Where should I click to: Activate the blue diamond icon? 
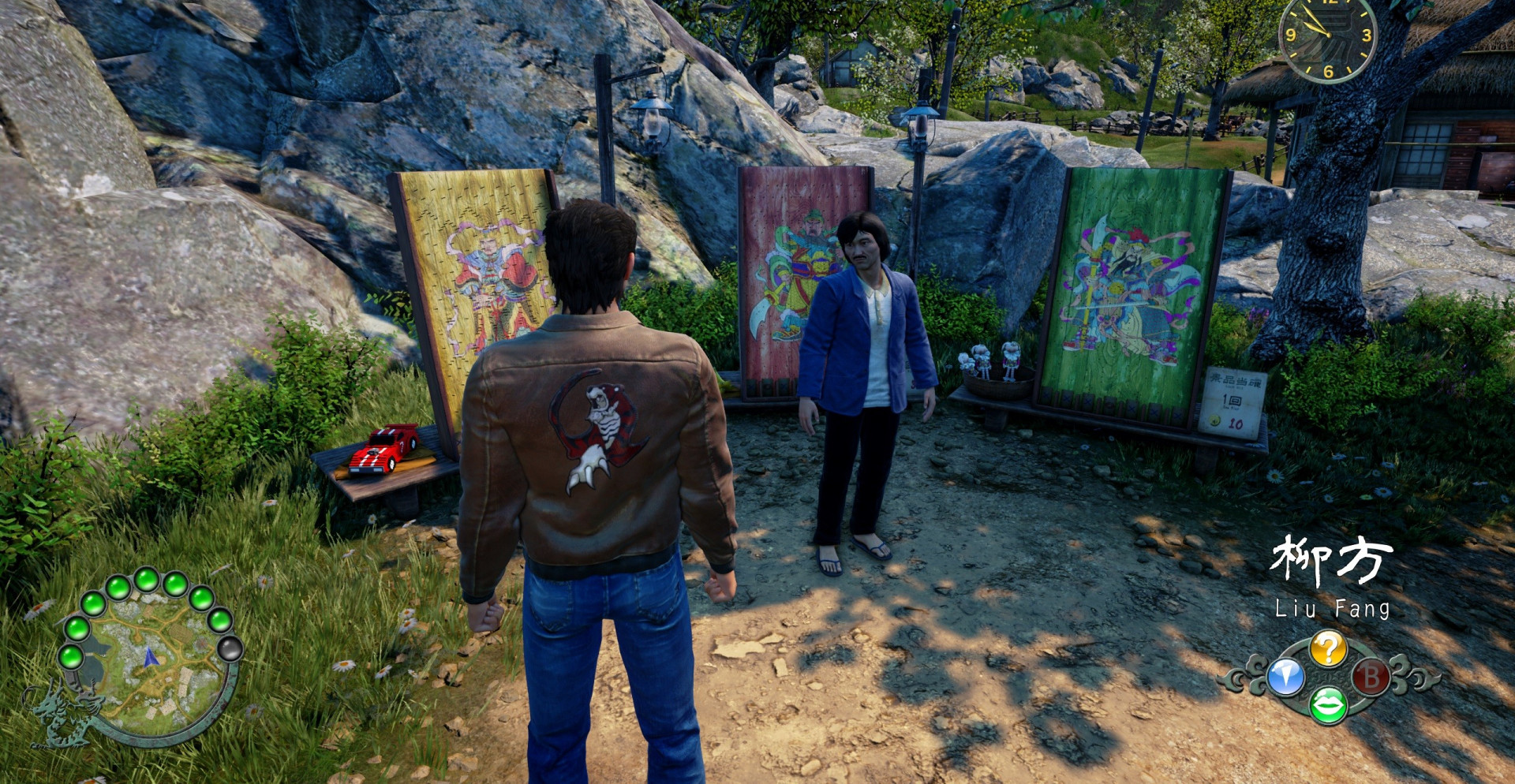[1285, 677]
